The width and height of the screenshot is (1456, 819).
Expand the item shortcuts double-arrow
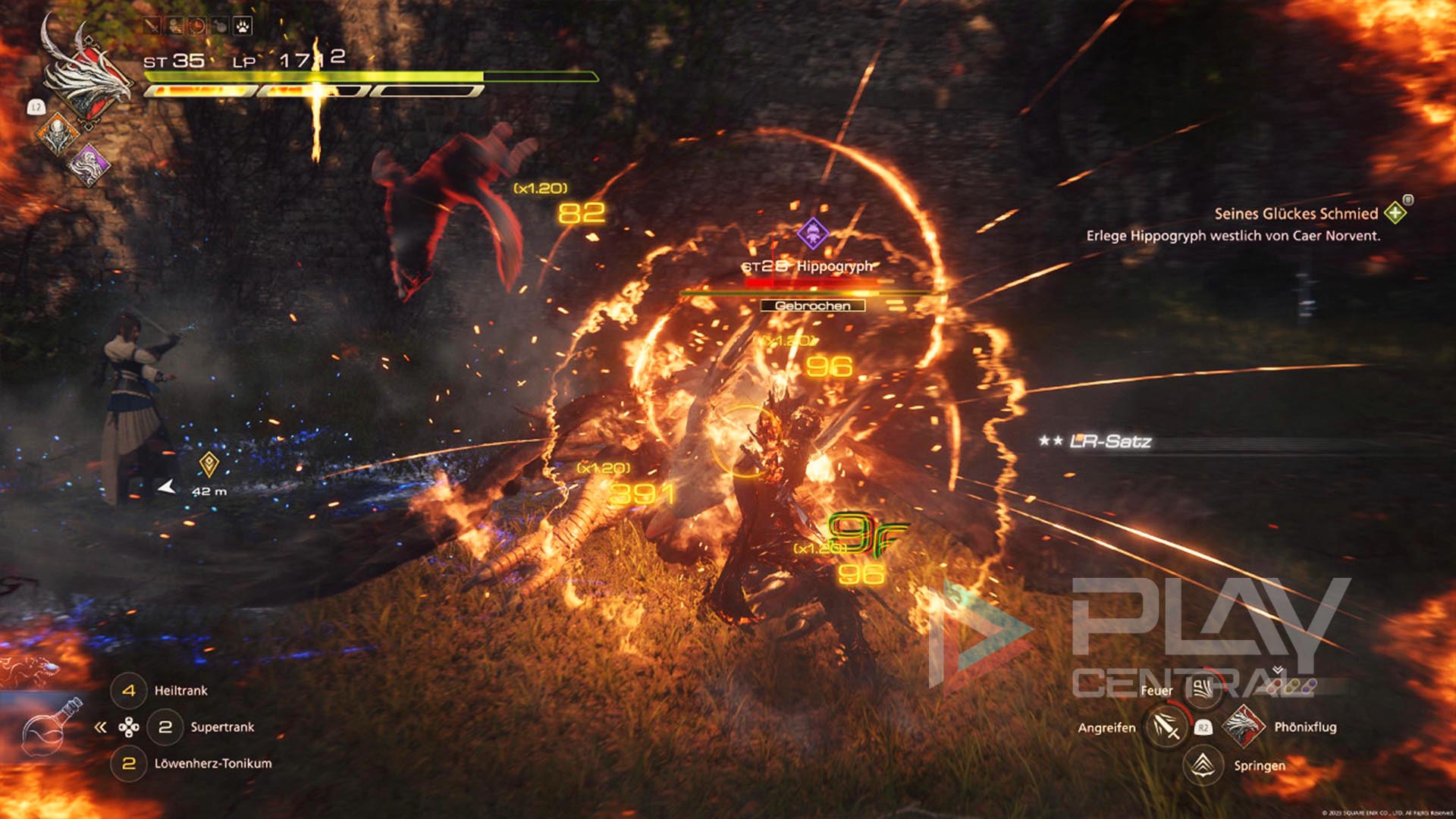click(x=100, y=728)
